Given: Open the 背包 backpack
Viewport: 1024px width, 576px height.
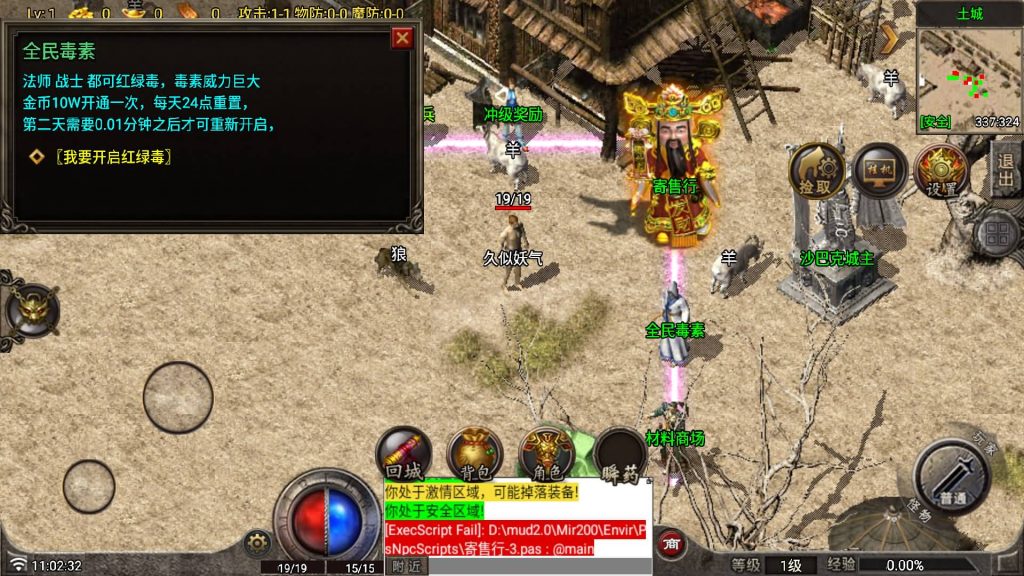Looking at the screenshot, I should coord(475,456).
